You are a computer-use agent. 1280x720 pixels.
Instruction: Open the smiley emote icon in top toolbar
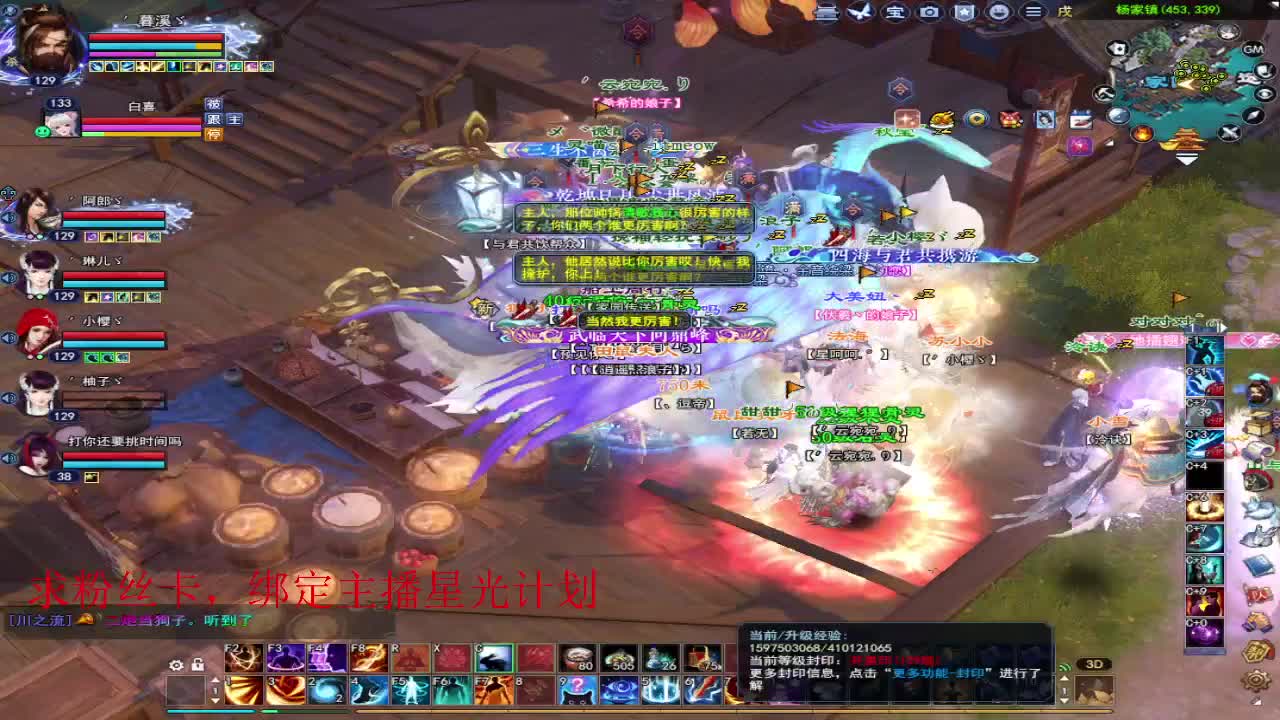pyautogui.click(x=1001, y=13)
